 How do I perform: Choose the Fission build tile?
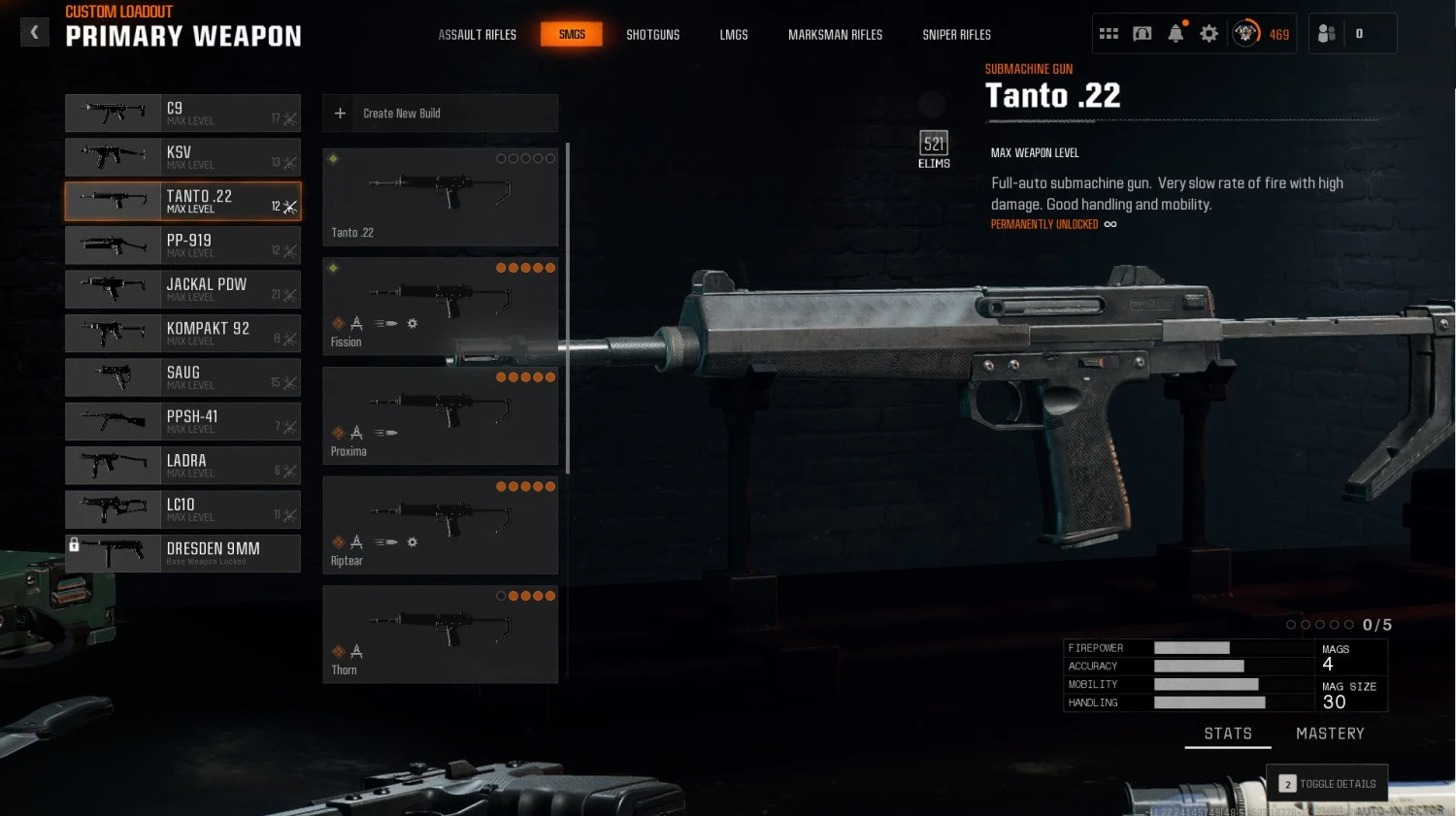tap(440, 306)
